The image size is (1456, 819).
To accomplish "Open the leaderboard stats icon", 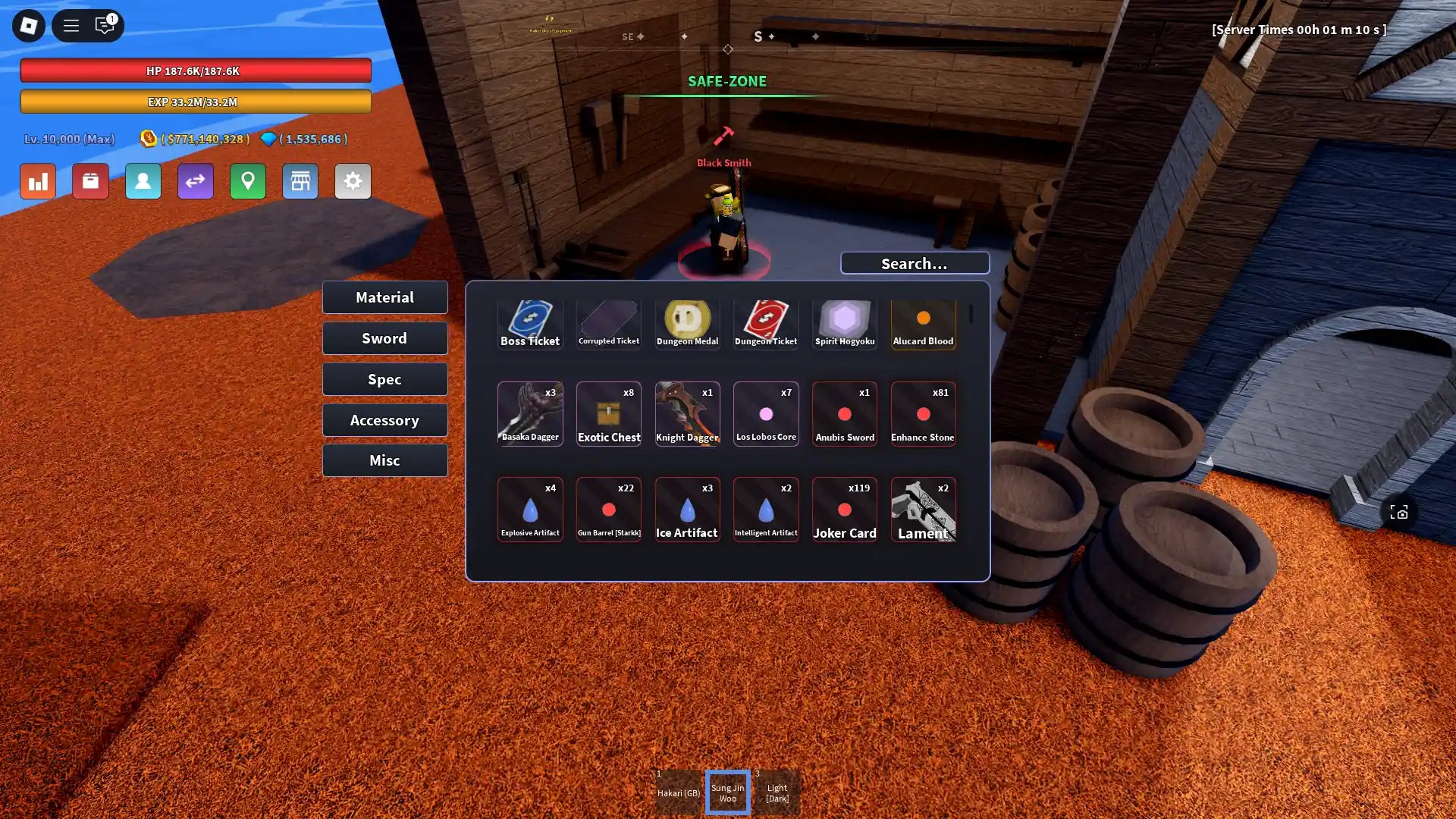I will (x=37, y=181).
